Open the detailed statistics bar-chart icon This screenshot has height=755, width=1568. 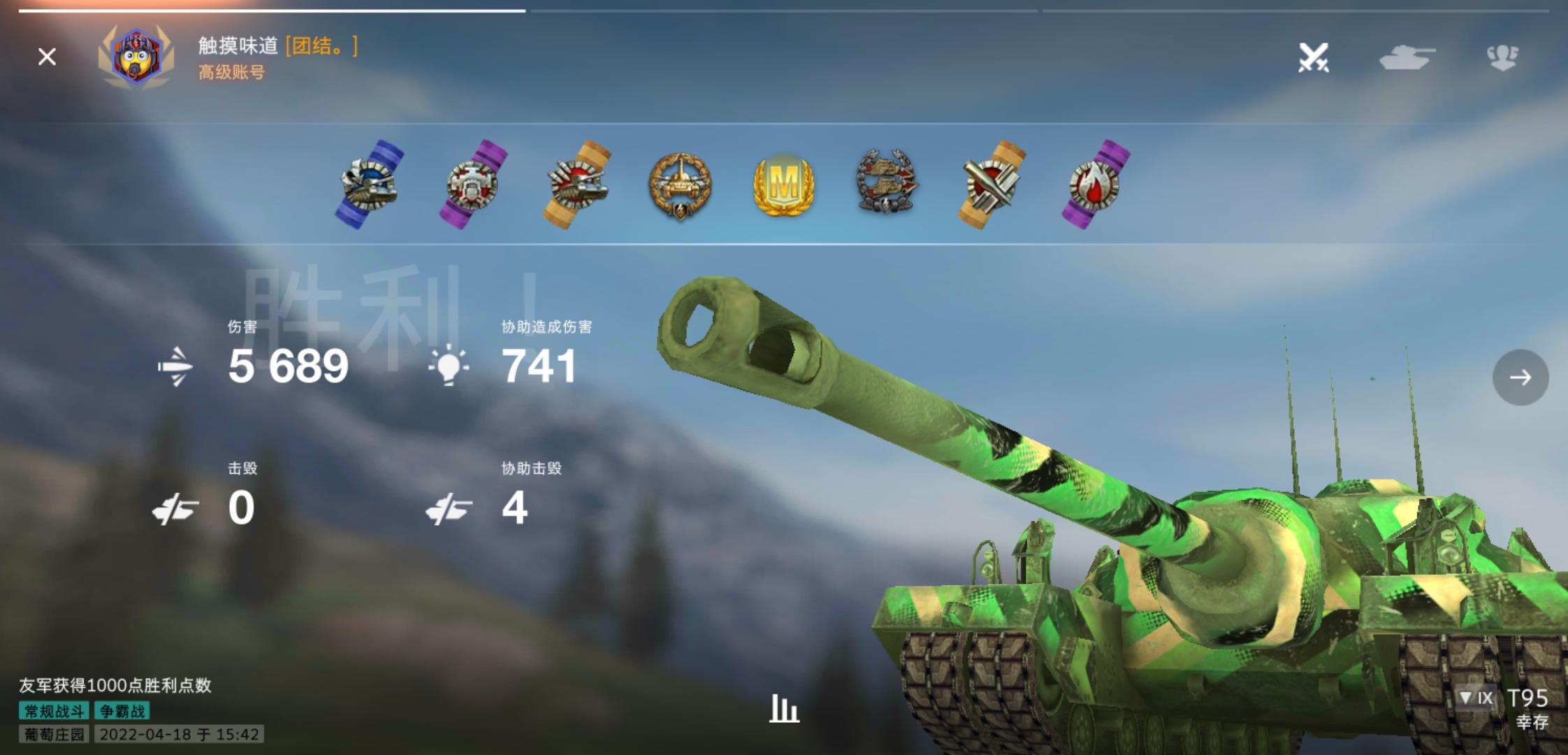pos(784,709)
